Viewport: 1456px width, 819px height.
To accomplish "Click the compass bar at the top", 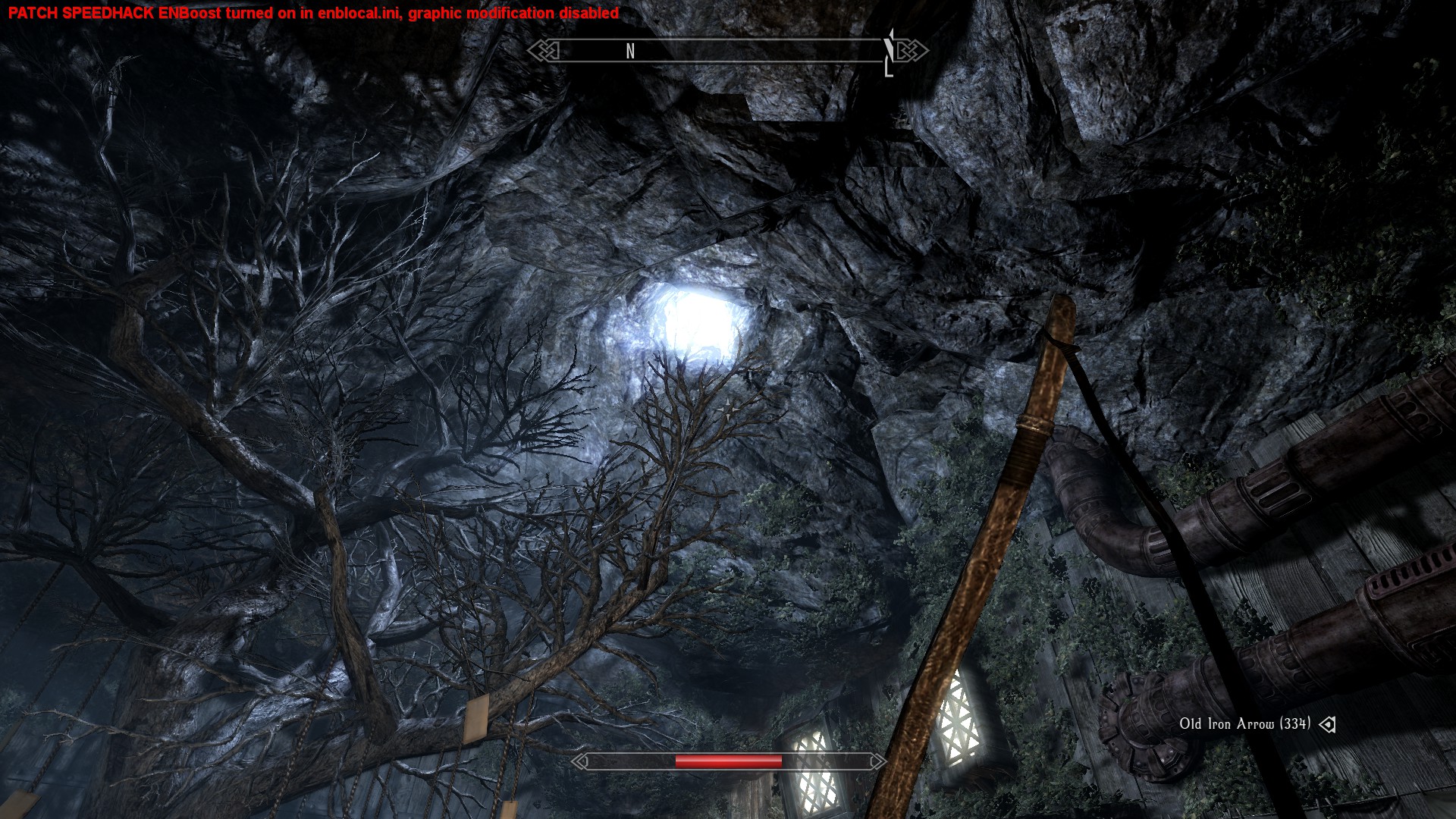I will click(726, 51).
